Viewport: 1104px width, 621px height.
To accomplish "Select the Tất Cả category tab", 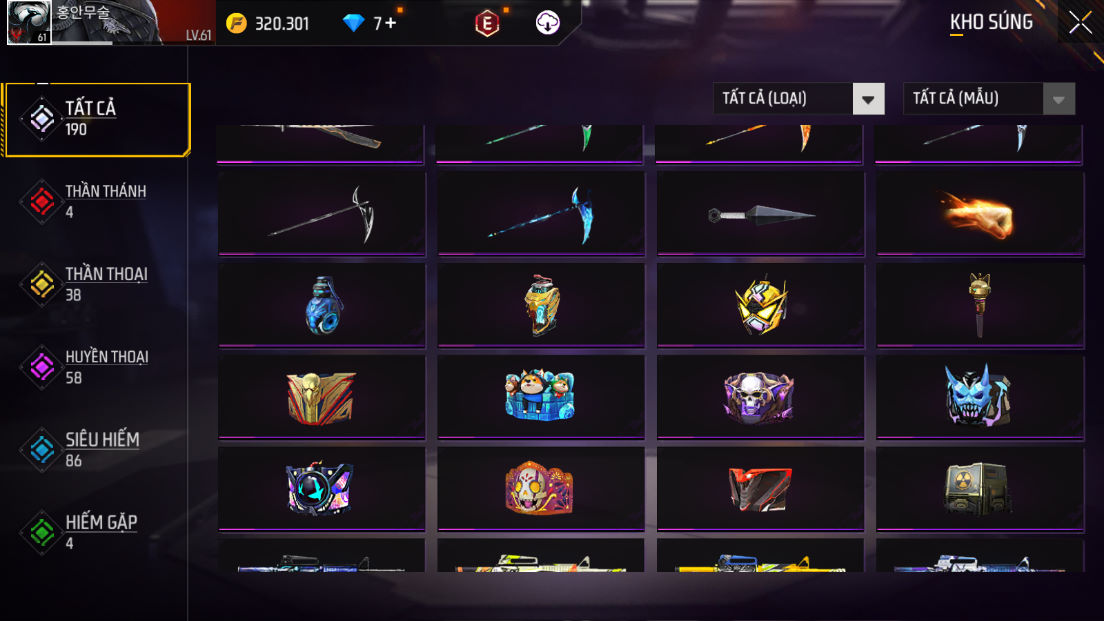I will tap(97, 119).
